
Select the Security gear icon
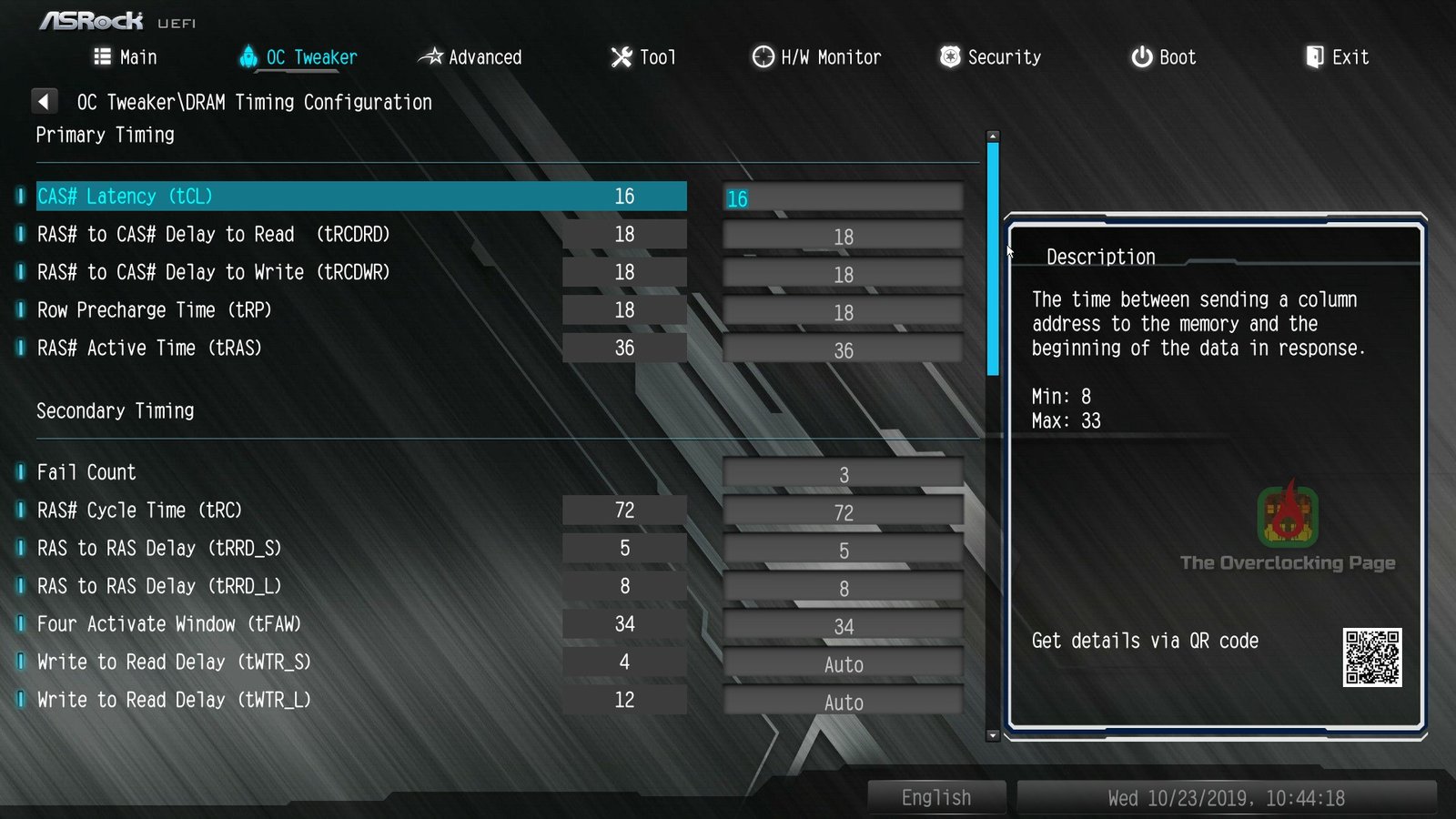[950, 56]
